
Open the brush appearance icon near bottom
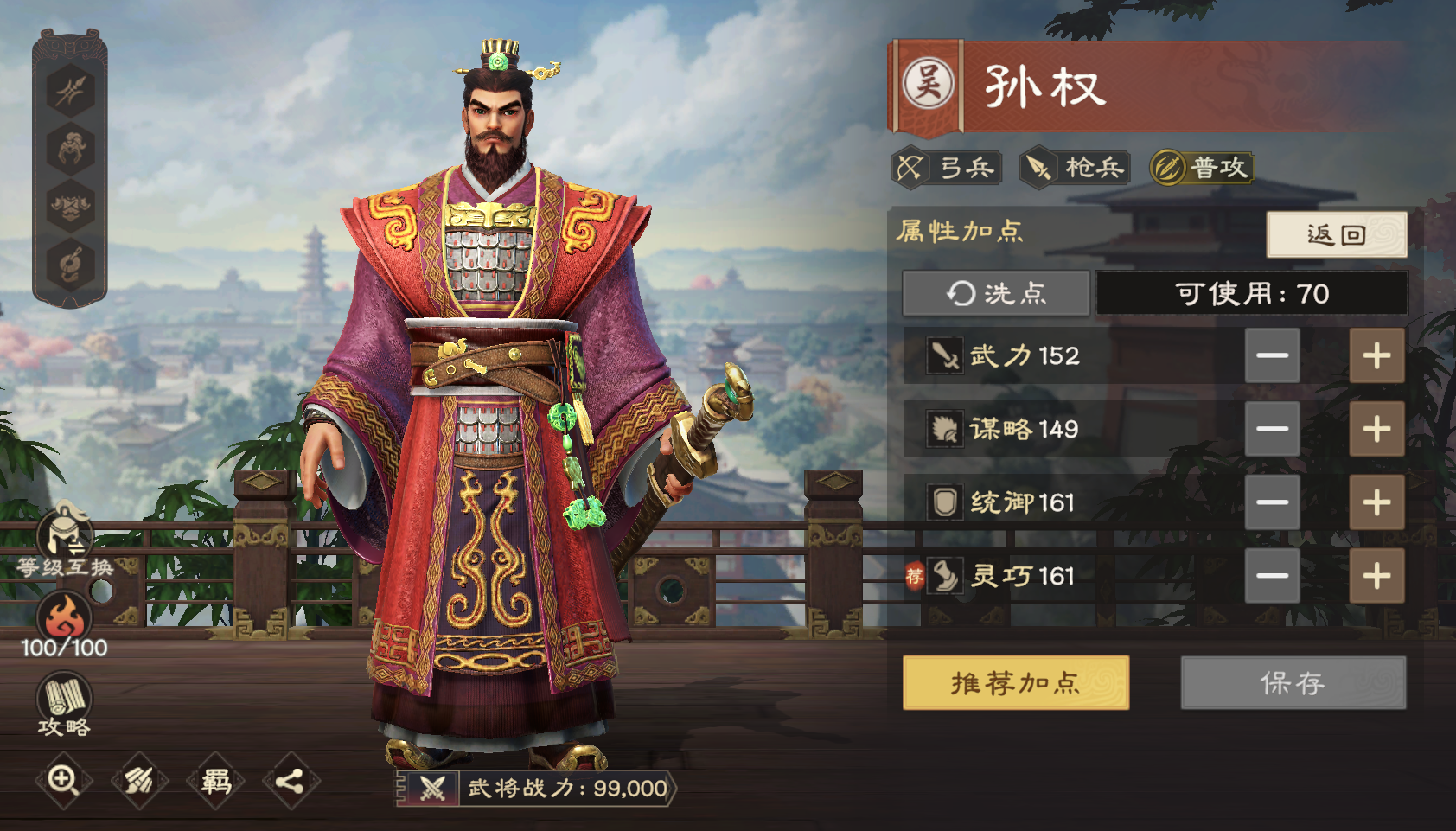pyautogui.click(x=138, y=780)
